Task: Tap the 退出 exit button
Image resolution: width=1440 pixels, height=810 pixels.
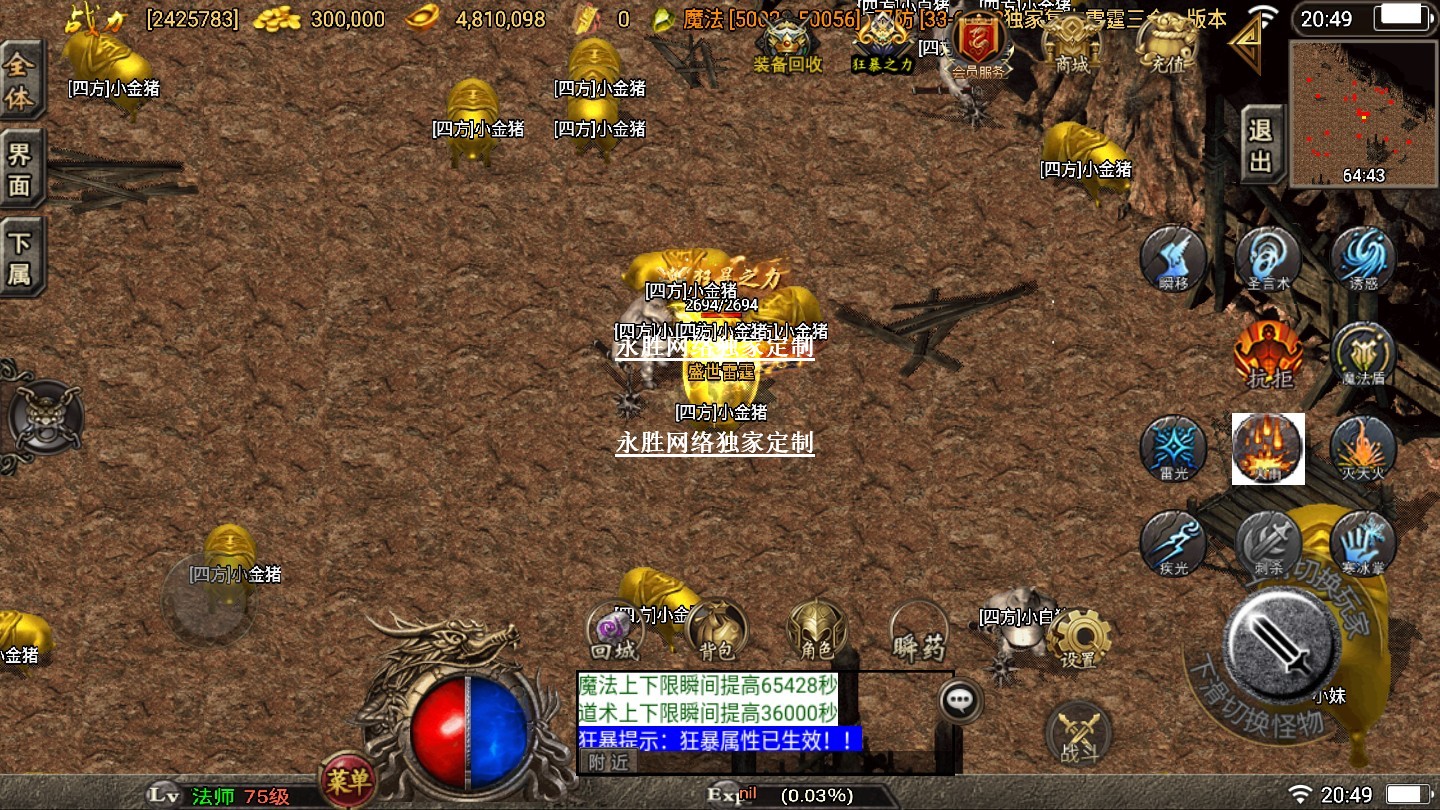Action: (x=1261, y=144)
